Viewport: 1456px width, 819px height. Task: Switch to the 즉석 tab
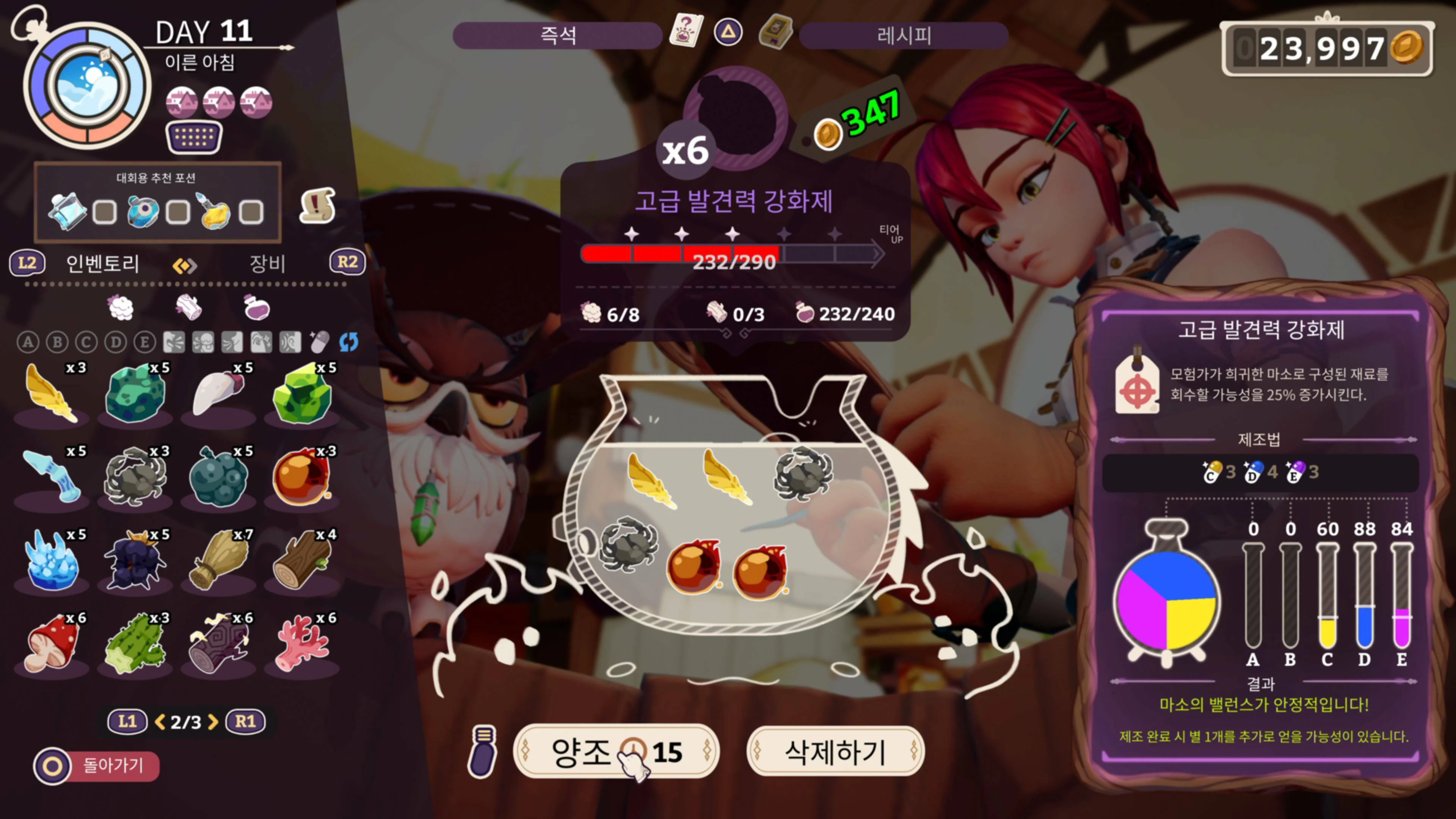click(x=557, y=36)
